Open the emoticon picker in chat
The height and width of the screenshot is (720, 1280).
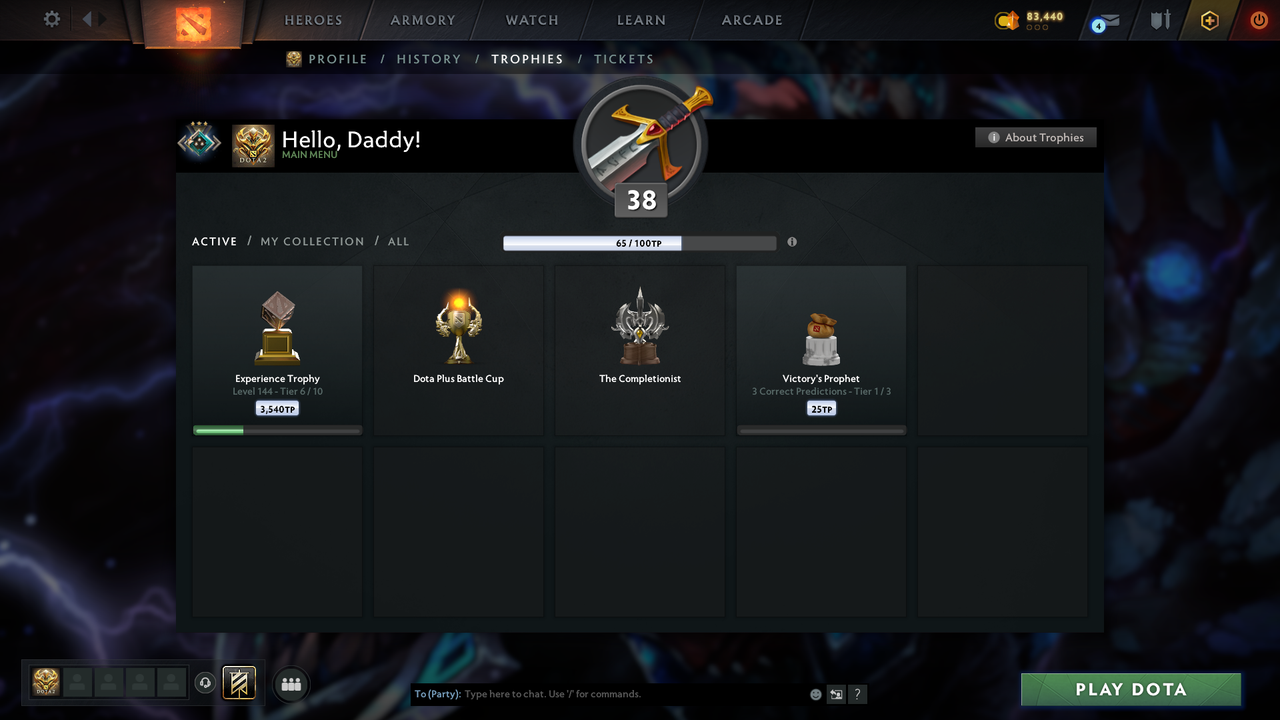(815, 693)
